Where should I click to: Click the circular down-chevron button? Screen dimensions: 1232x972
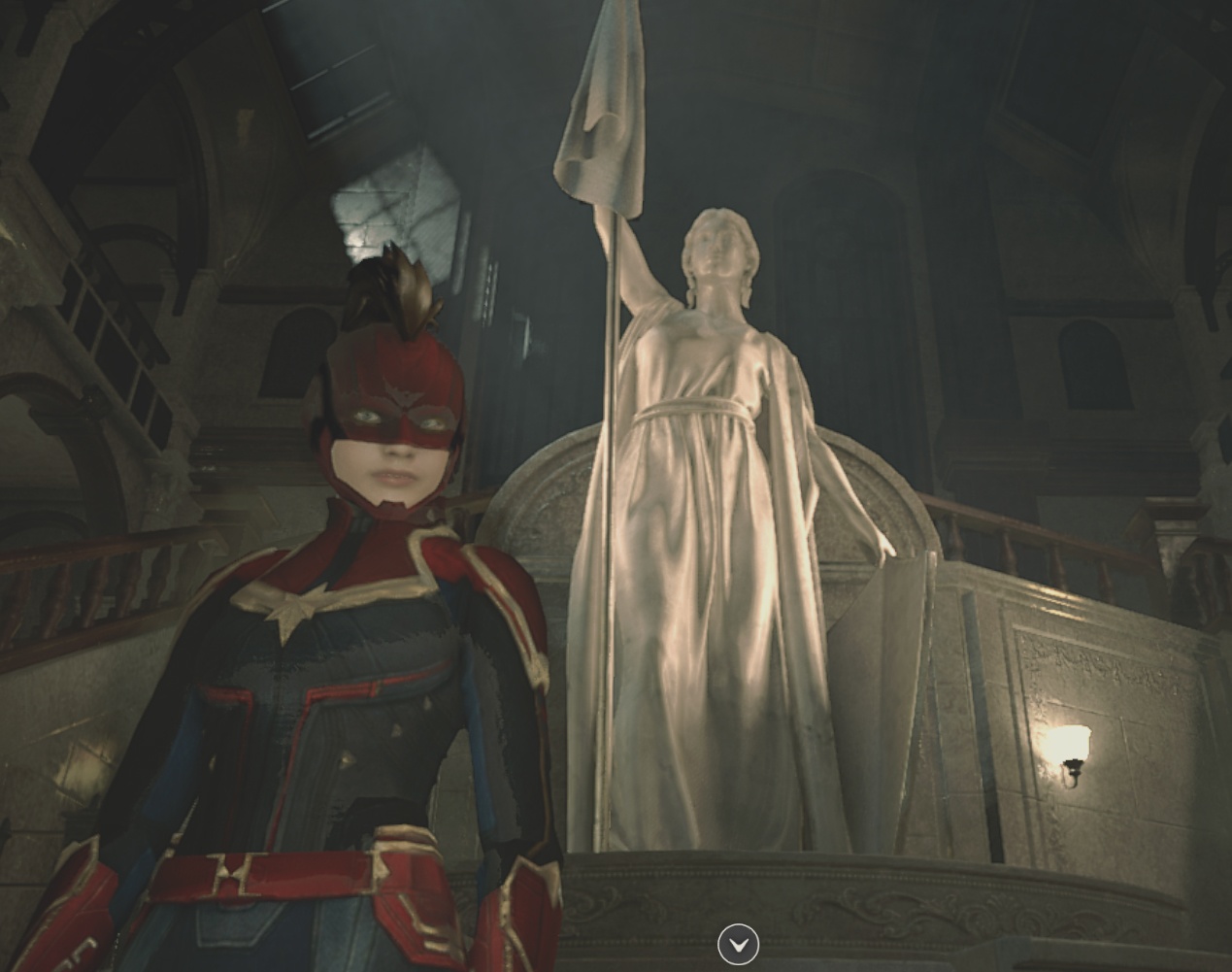(738, 943)
